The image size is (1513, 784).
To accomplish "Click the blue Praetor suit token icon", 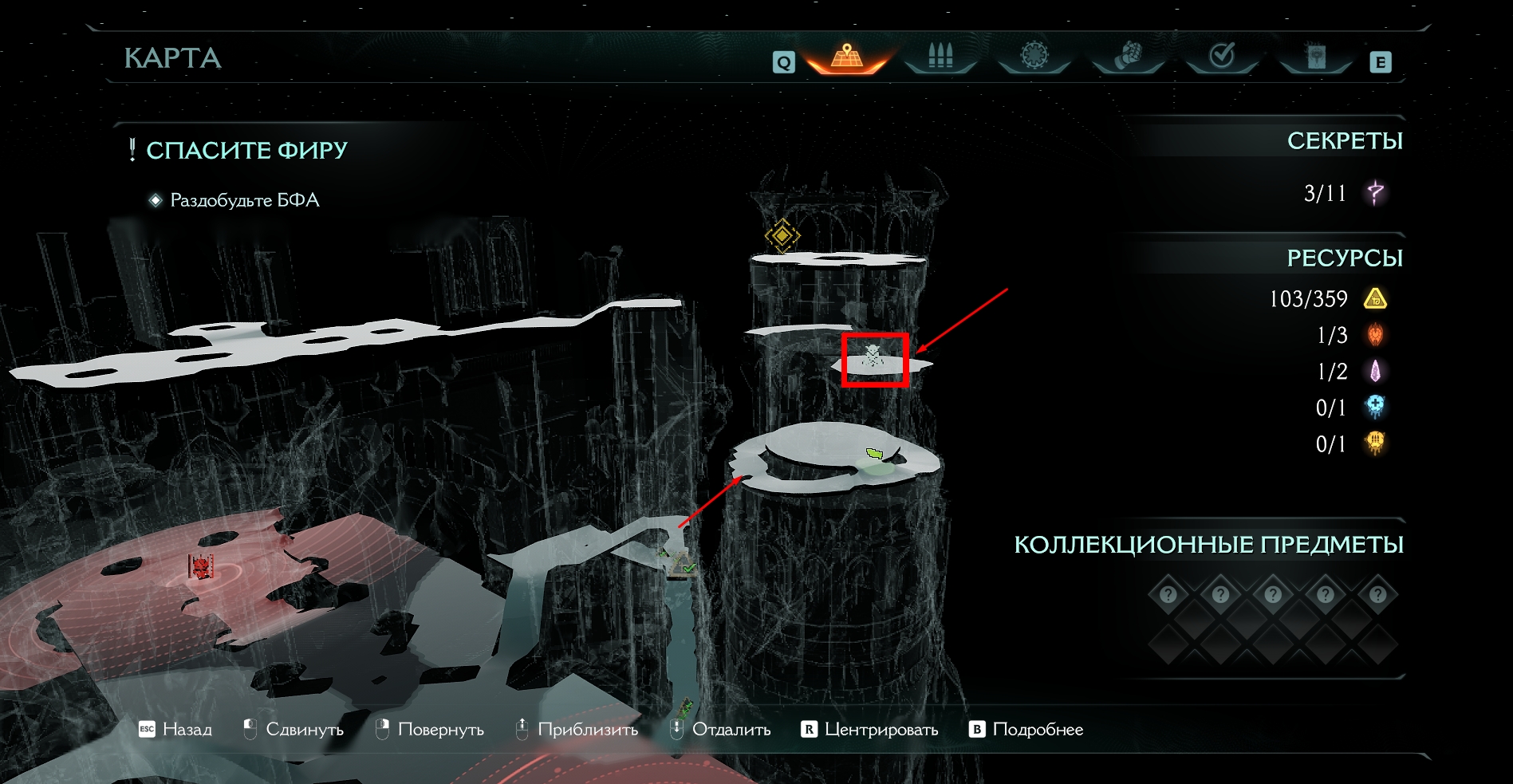I will tap(1375, 407).
